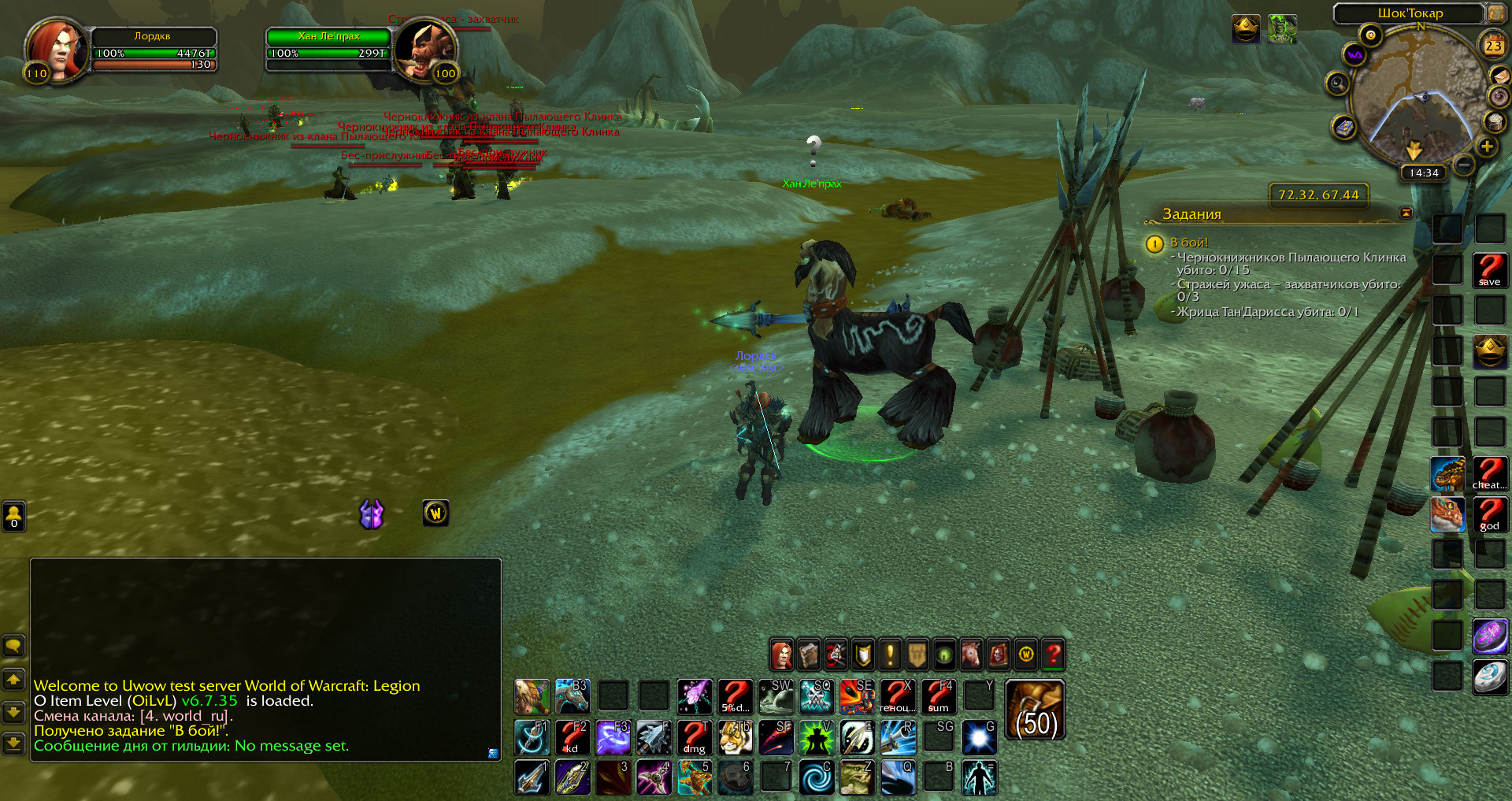
Task: Collapse the quest tracker (Задания) panel
Action: (1406, 213)
